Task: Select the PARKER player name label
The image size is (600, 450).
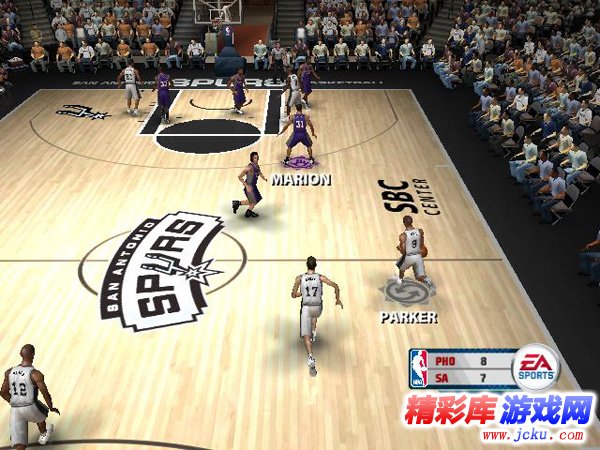Action: 408,317
